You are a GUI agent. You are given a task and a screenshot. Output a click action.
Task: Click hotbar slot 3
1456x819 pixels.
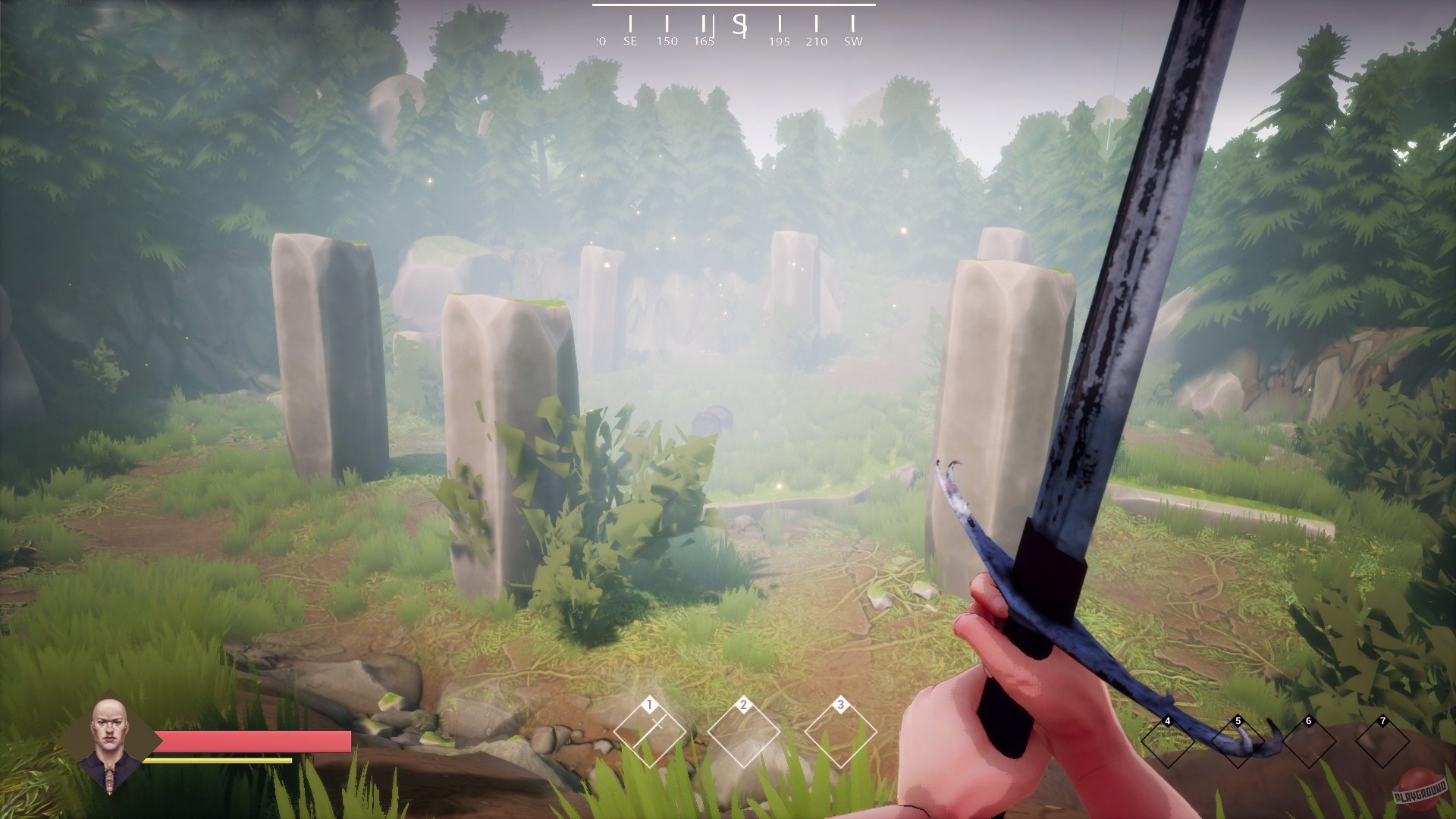(842, 733)
